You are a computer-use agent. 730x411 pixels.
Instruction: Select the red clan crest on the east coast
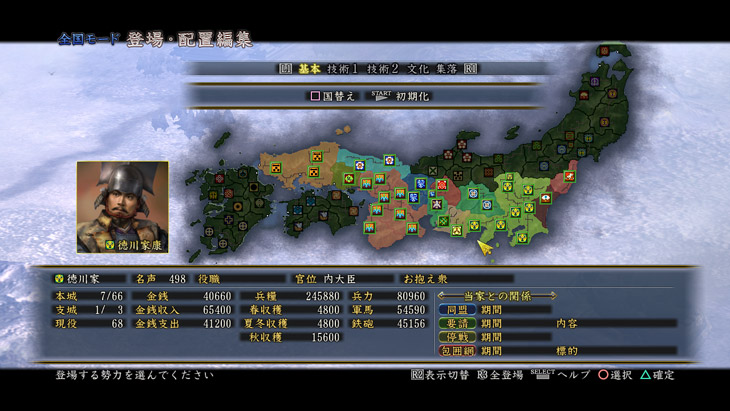569,177
